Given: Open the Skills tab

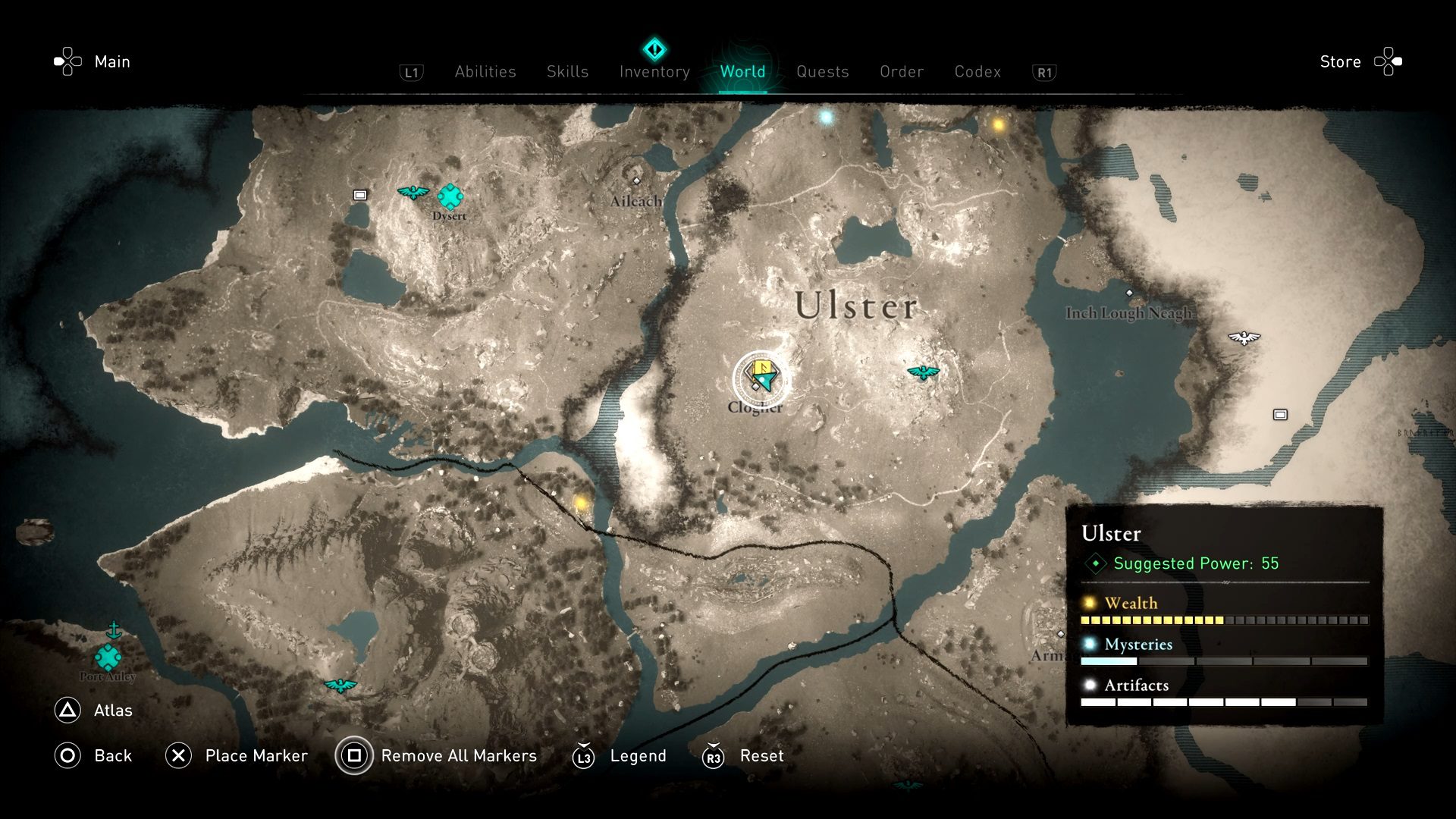Looking at the screenshot, I should point(567,72).
